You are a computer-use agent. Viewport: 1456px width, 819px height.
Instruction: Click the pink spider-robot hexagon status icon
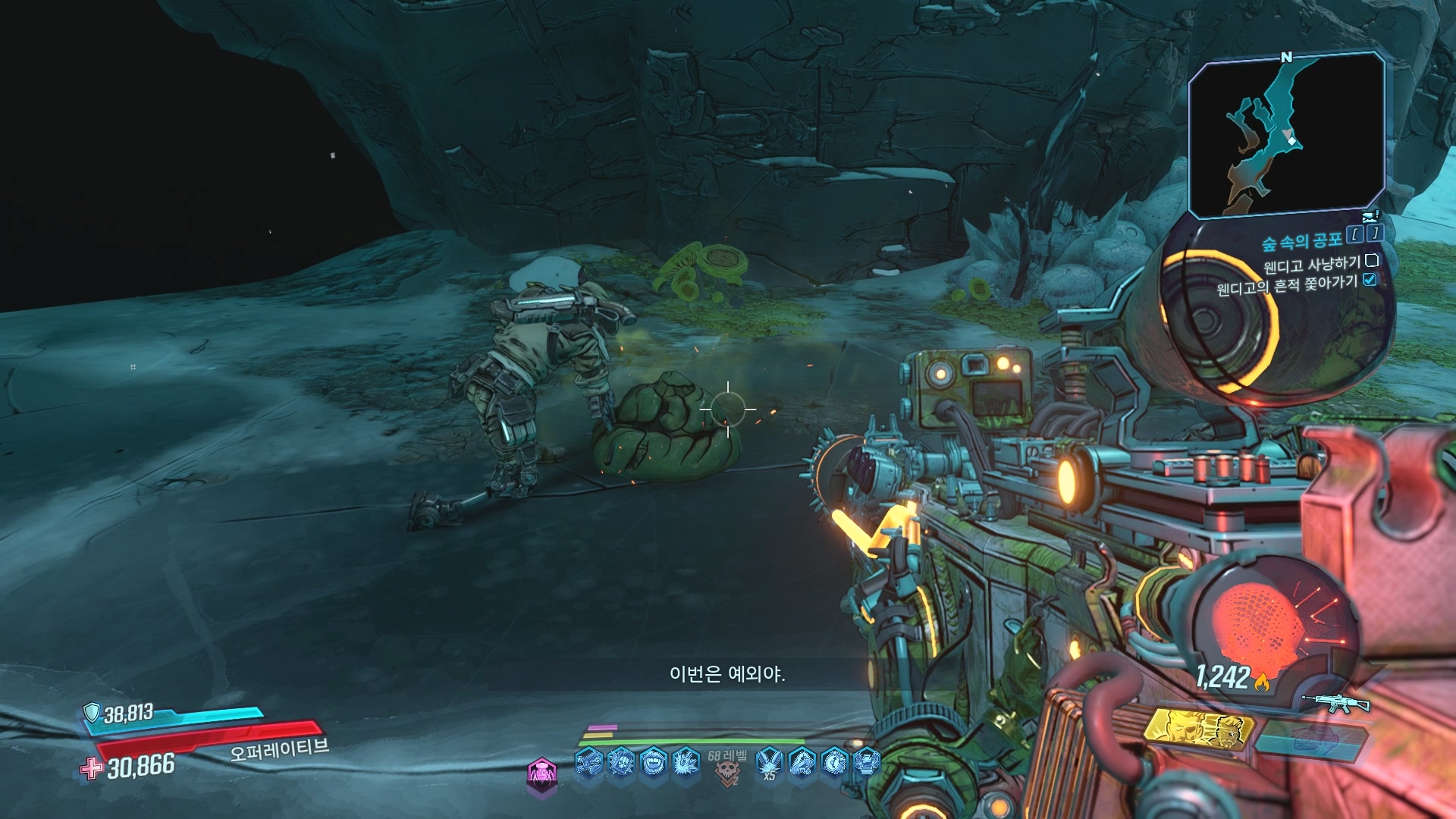[541, 773]
